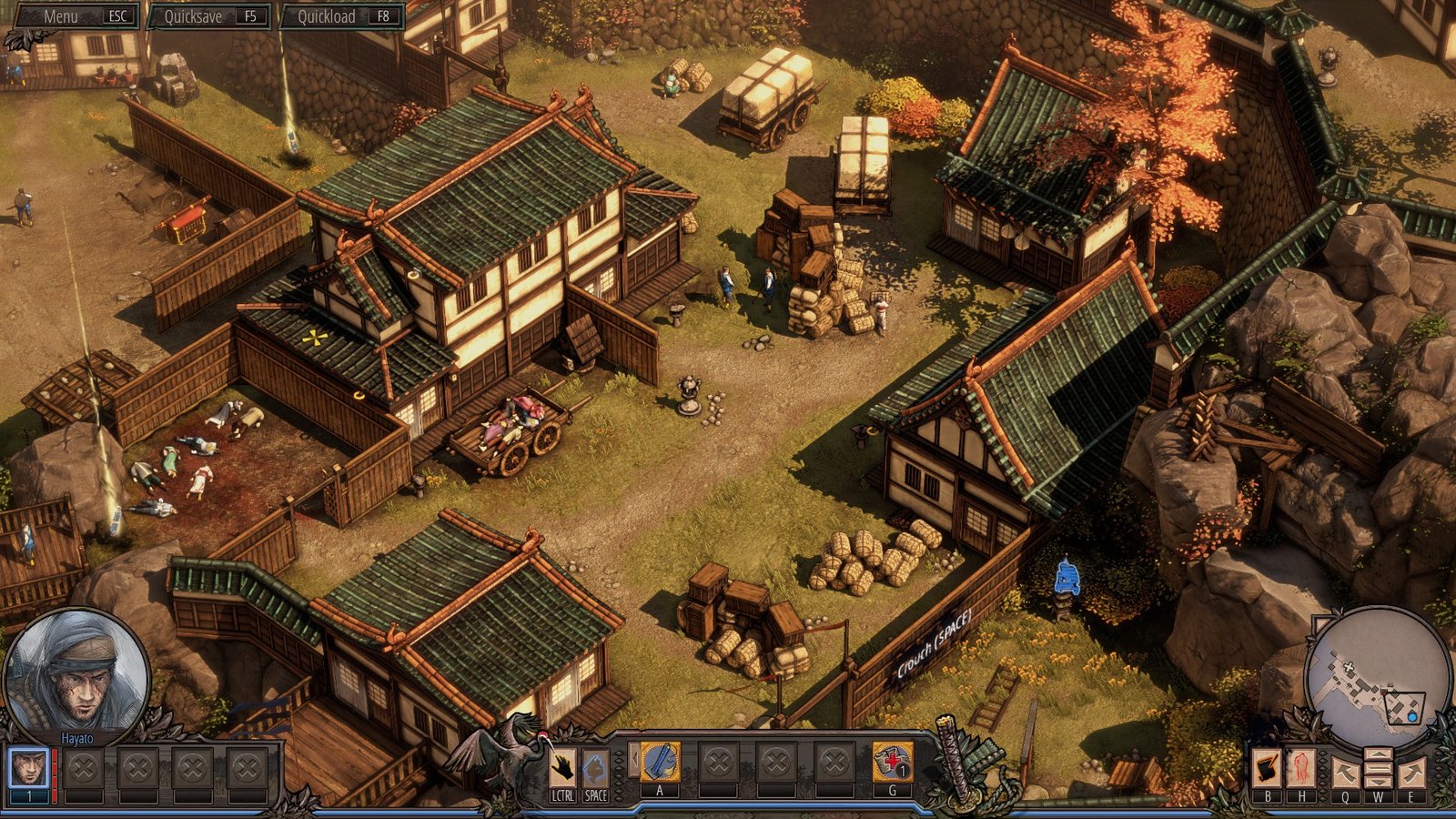
Task: Click the Quicksave button
Action: click(211, 16)
